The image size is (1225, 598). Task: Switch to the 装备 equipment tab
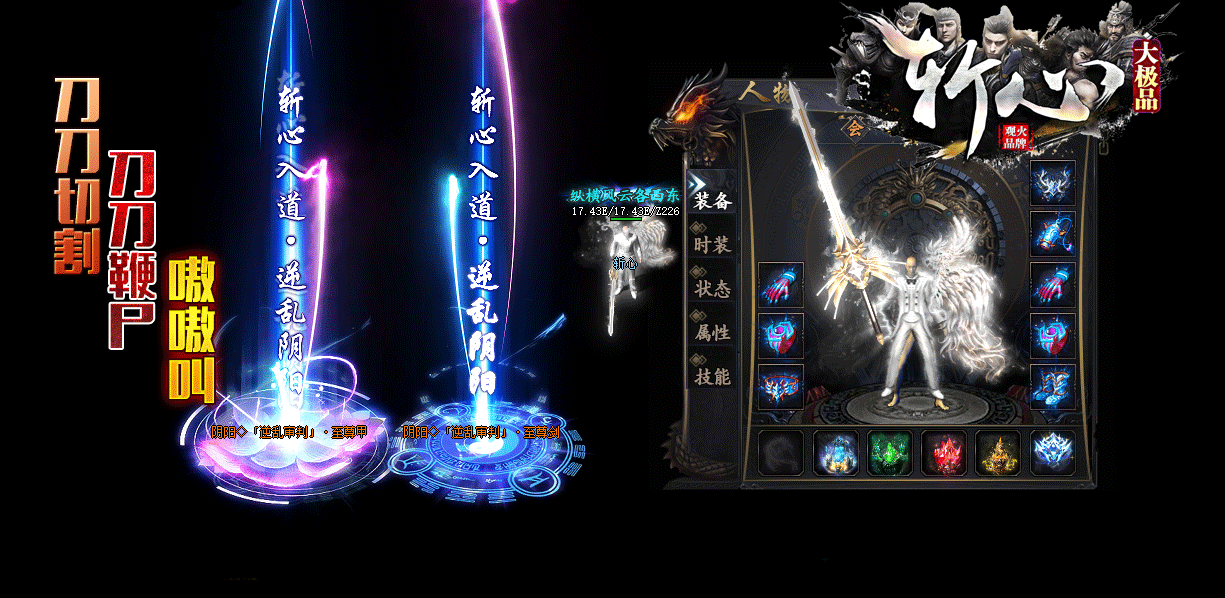[713, 200]
